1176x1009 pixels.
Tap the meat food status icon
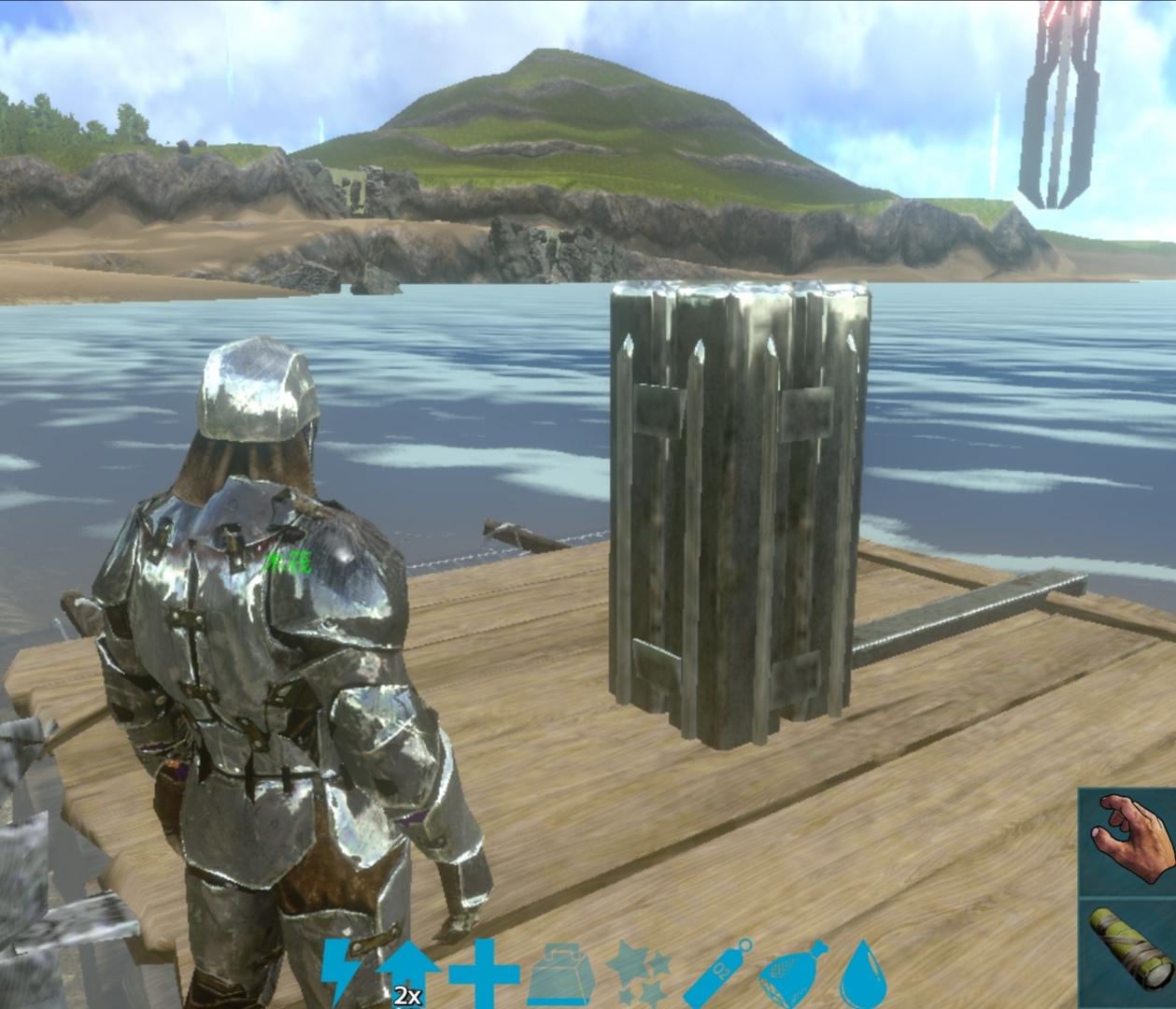click(x=792, y=973)
